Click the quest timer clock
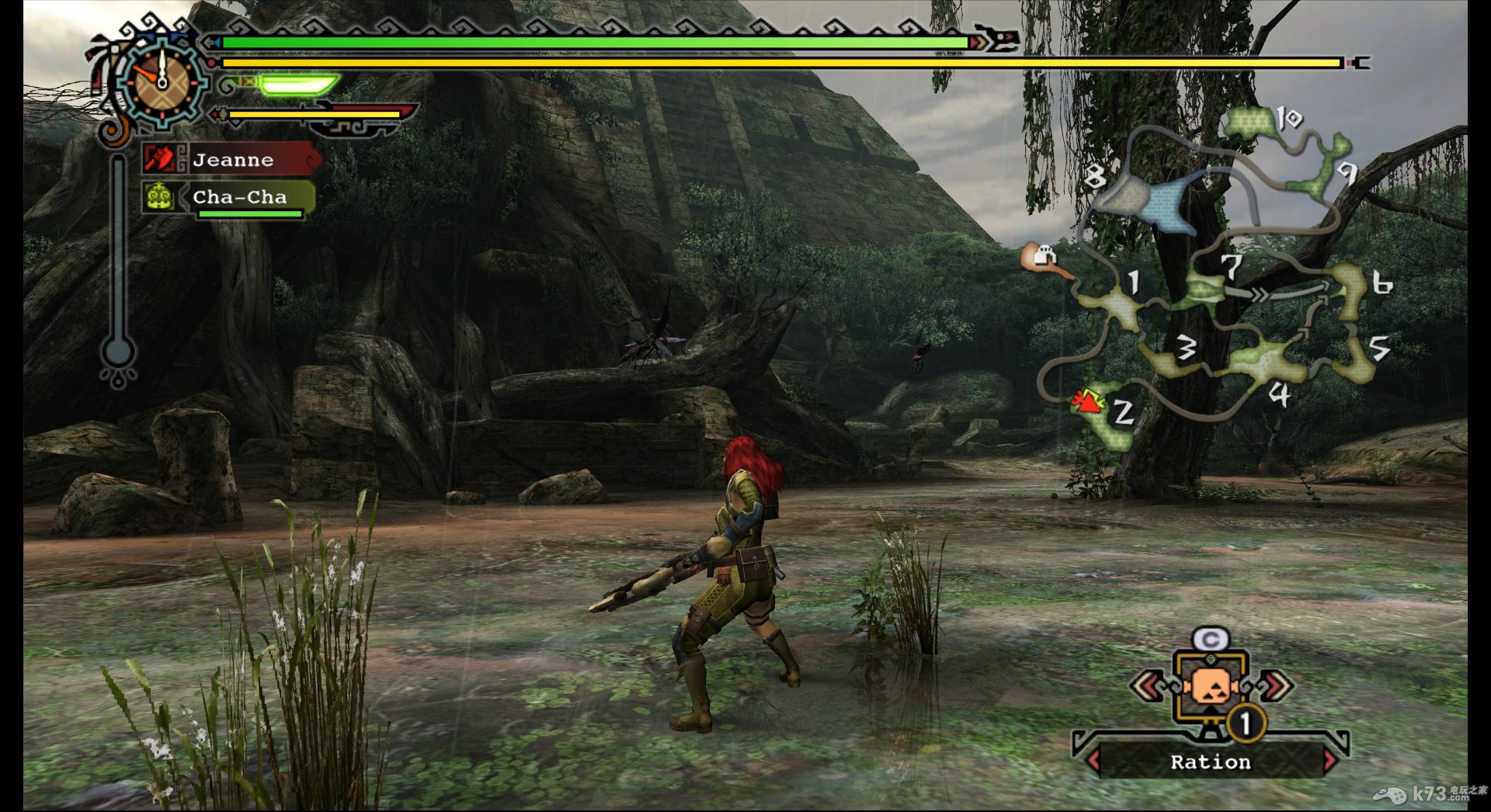1491x812 pixels. pos(163,80)
